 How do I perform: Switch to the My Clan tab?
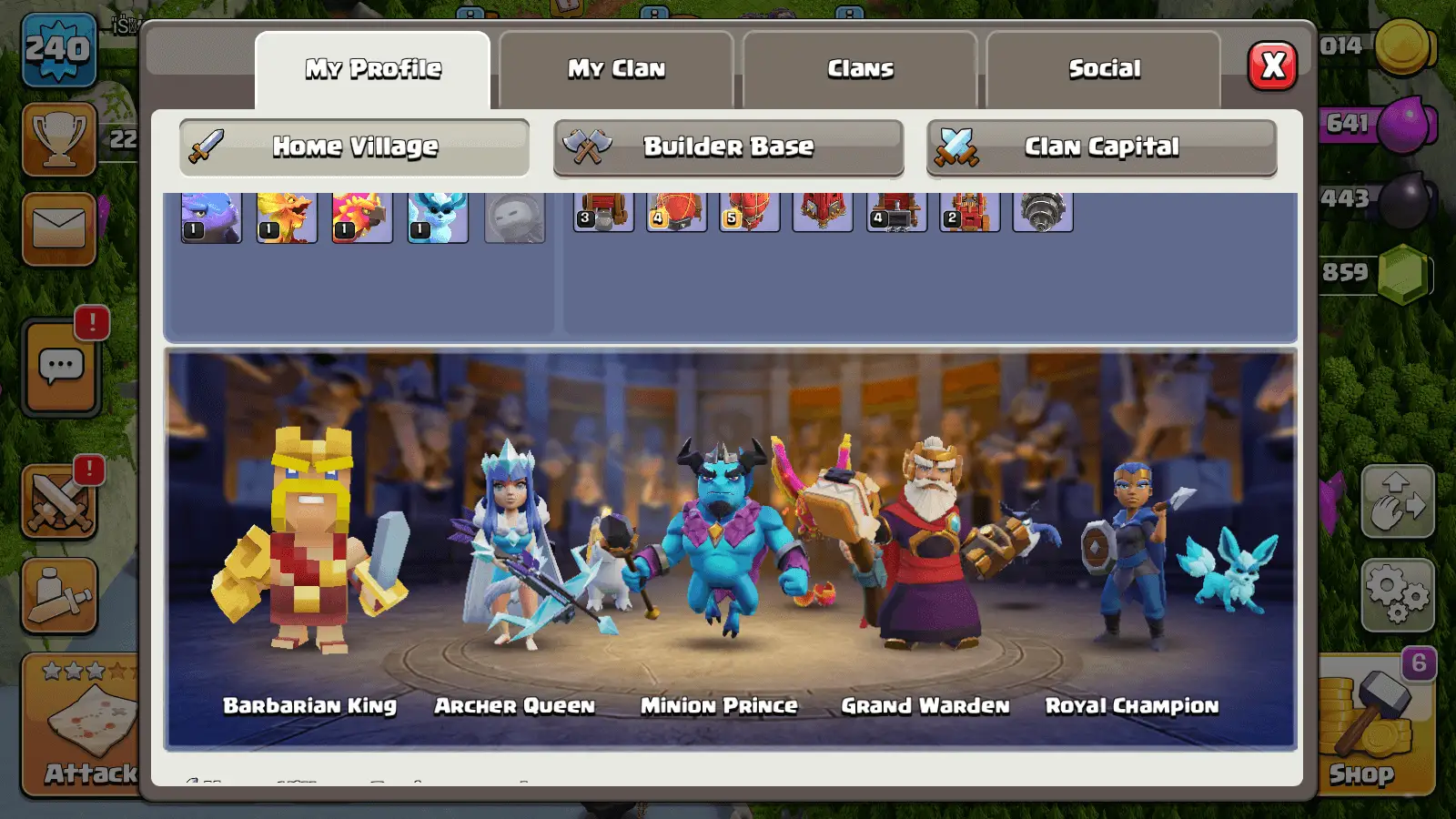(616, 69)
